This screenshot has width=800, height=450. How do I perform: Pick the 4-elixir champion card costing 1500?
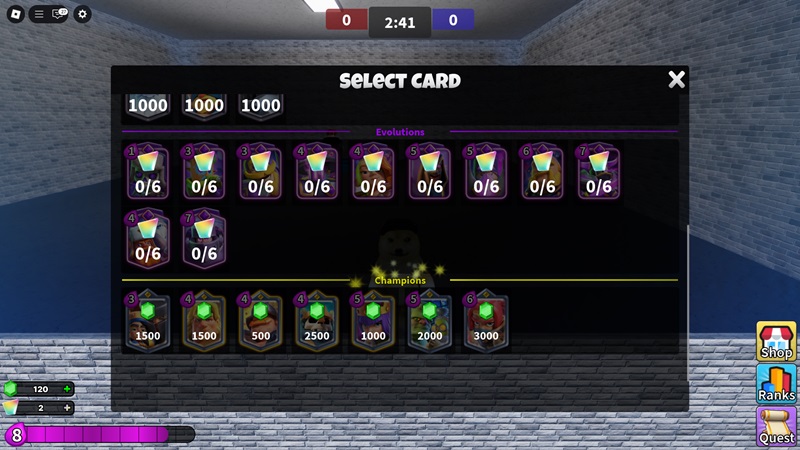coord(204,321)
